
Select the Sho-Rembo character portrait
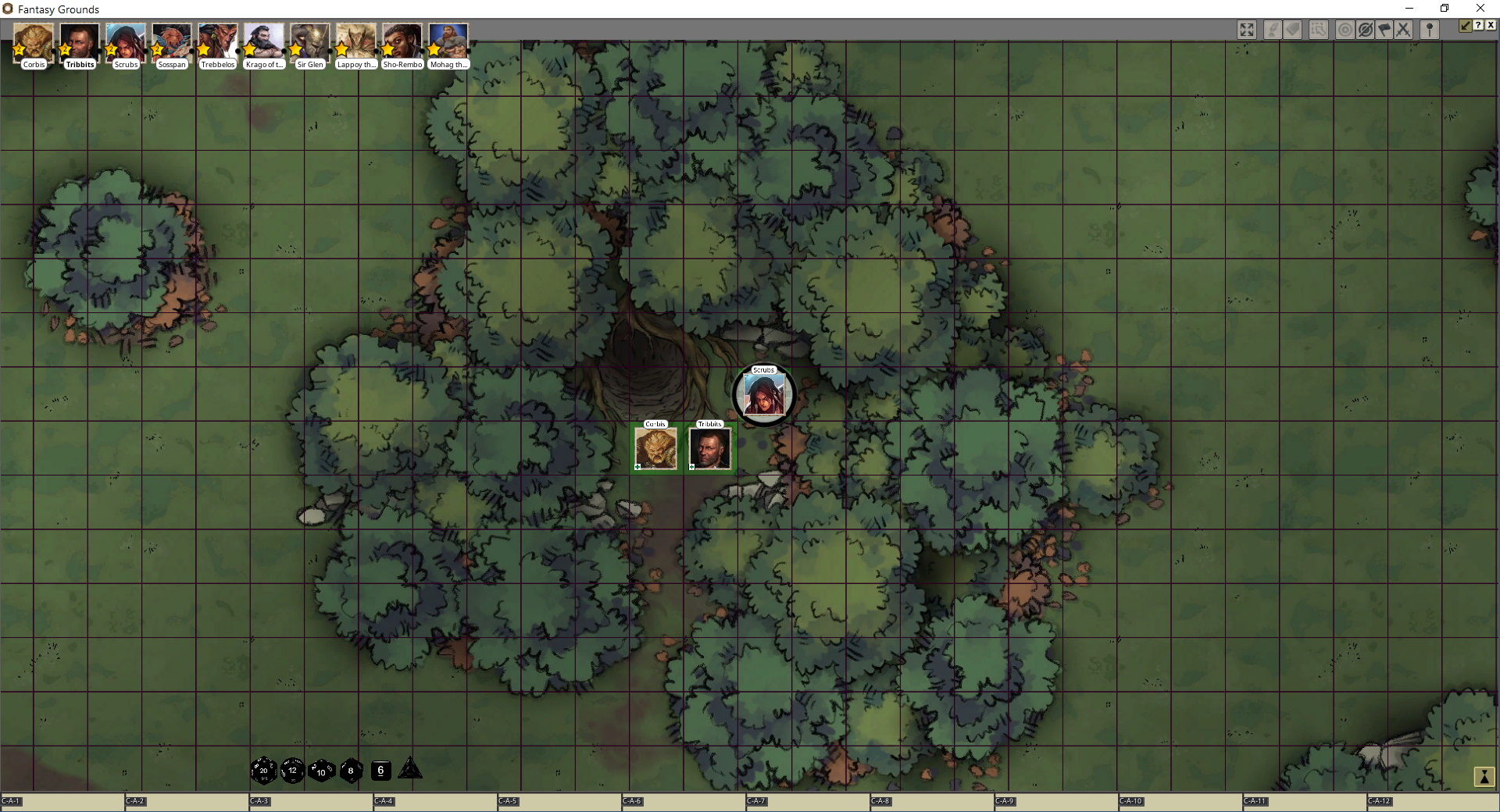(x=402, y=43)
